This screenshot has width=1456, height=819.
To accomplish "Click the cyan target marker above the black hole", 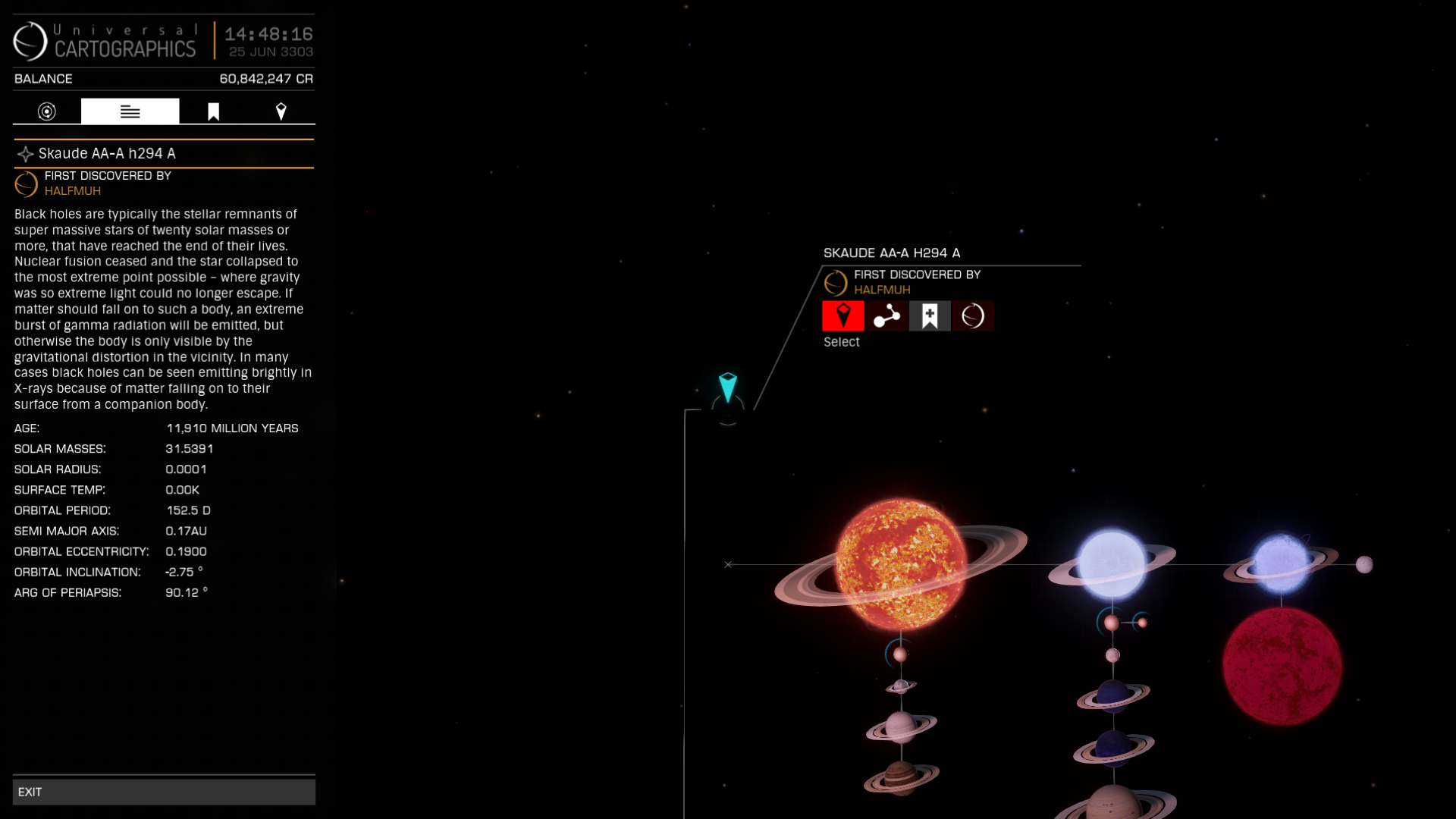I will [x=727, y=388].
